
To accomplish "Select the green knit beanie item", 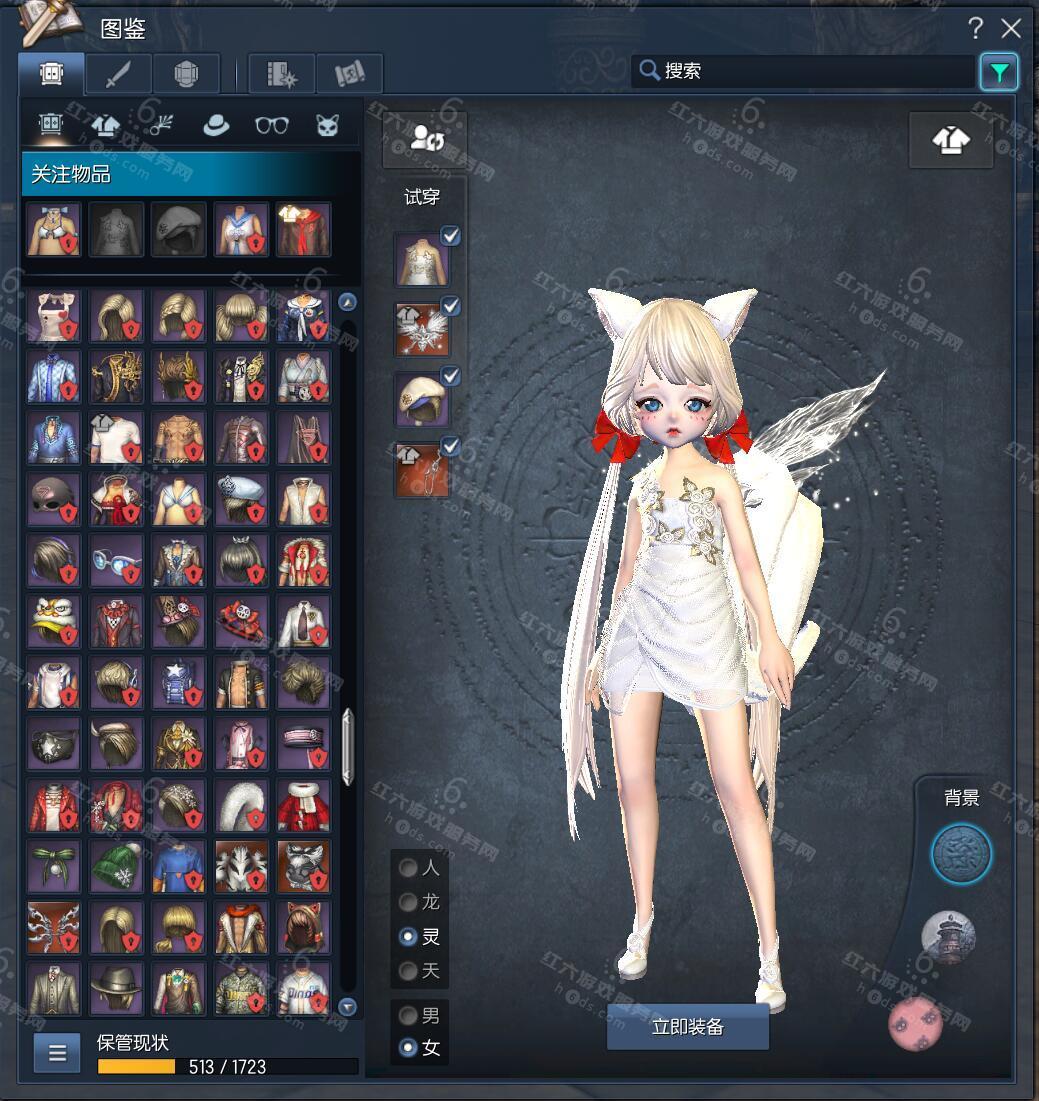I will [116, 866].
